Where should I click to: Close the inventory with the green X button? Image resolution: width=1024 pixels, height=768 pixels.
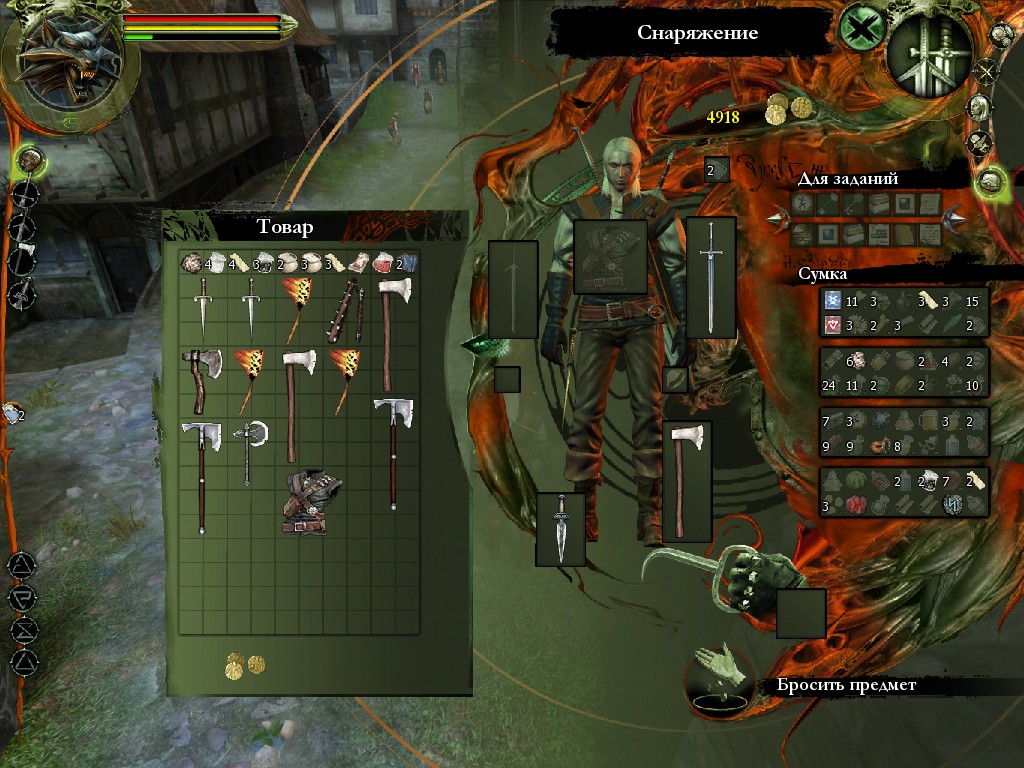pos(858,26)
